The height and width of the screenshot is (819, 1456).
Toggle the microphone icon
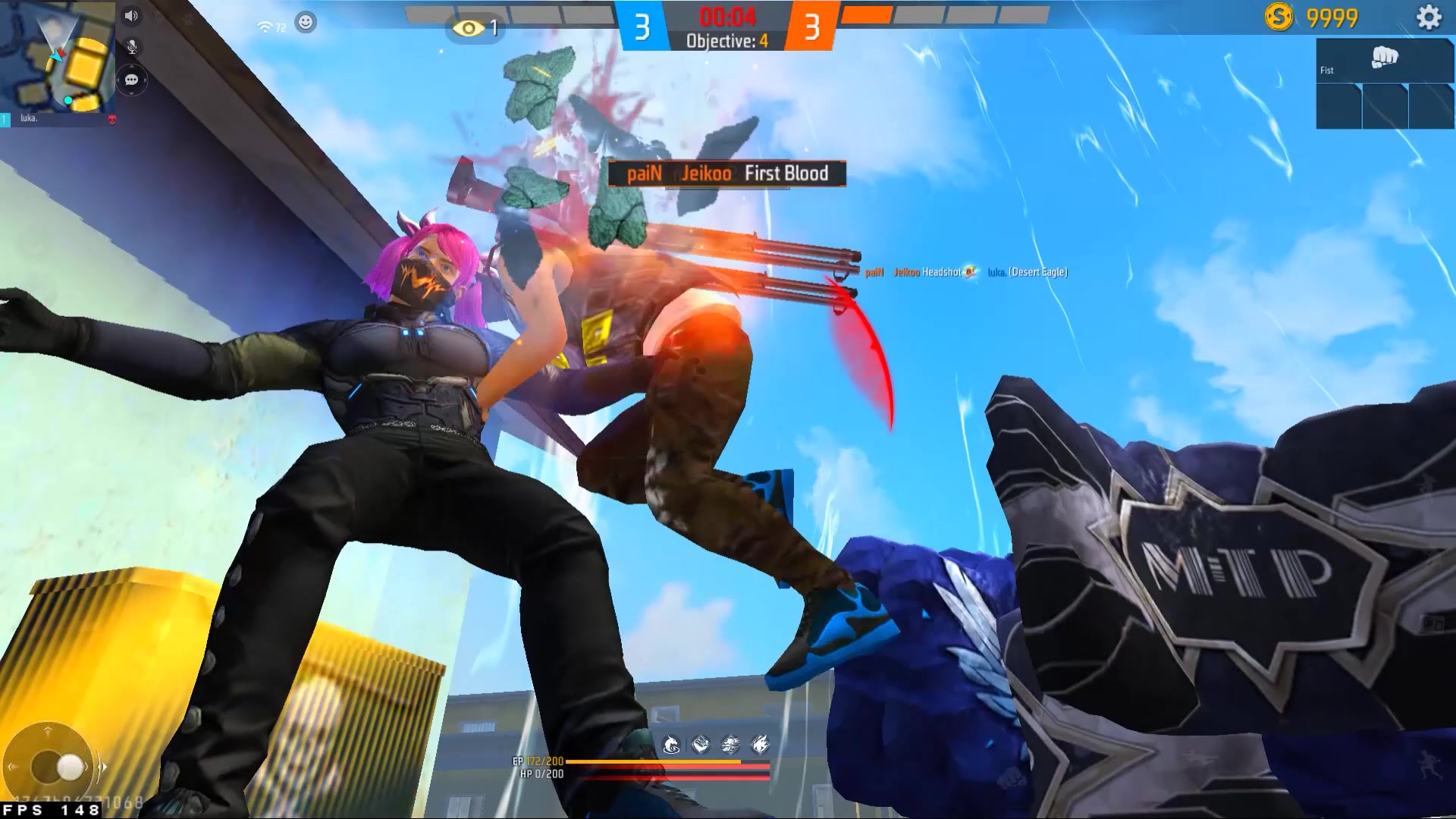pyautogui.click(x=132, y=47)
